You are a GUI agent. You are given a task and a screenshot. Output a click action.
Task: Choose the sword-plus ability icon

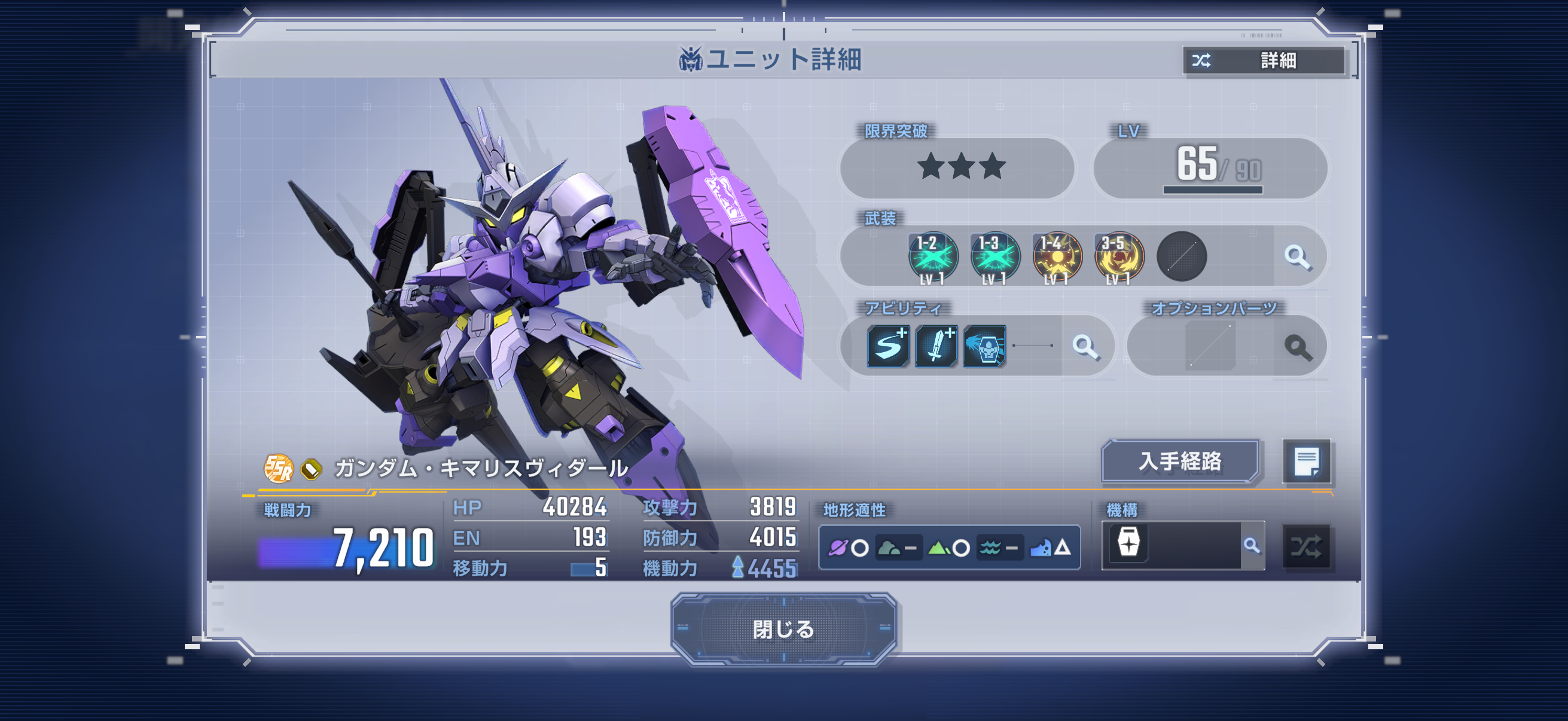936,346
